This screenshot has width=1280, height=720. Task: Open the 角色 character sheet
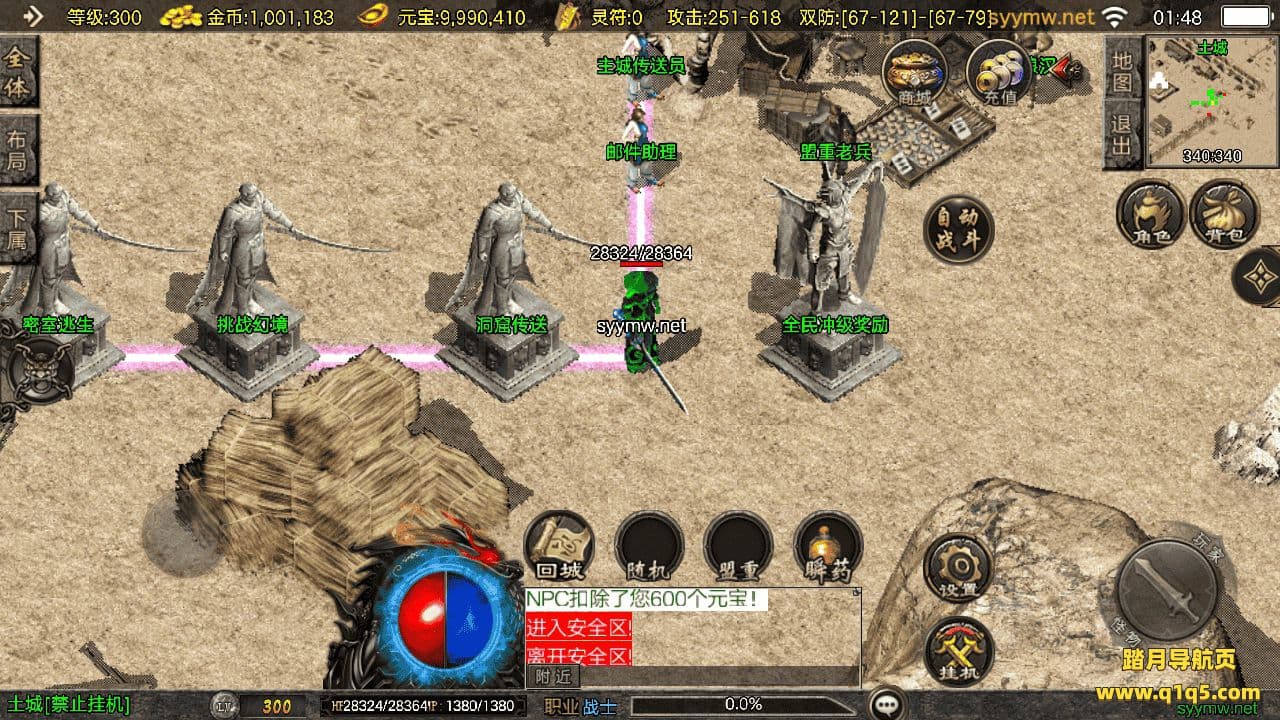1151,214
